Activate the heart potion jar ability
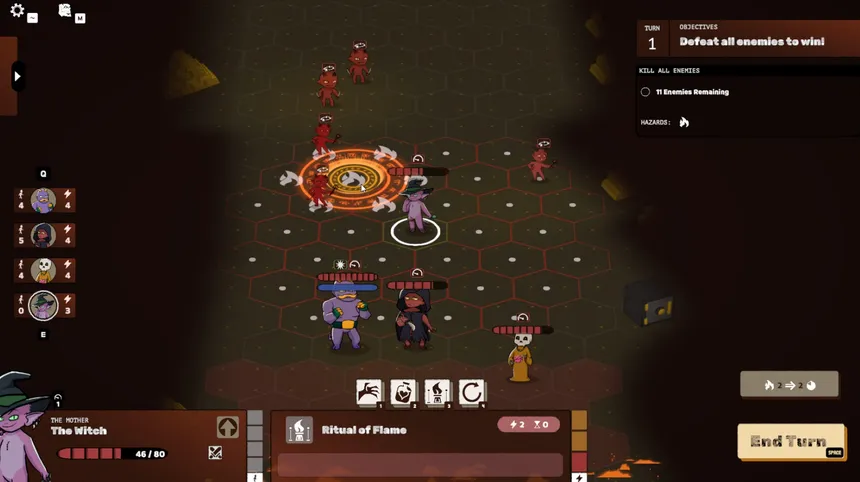The width and height of the screenshot is (860, 482). click(x=403, y=392)
